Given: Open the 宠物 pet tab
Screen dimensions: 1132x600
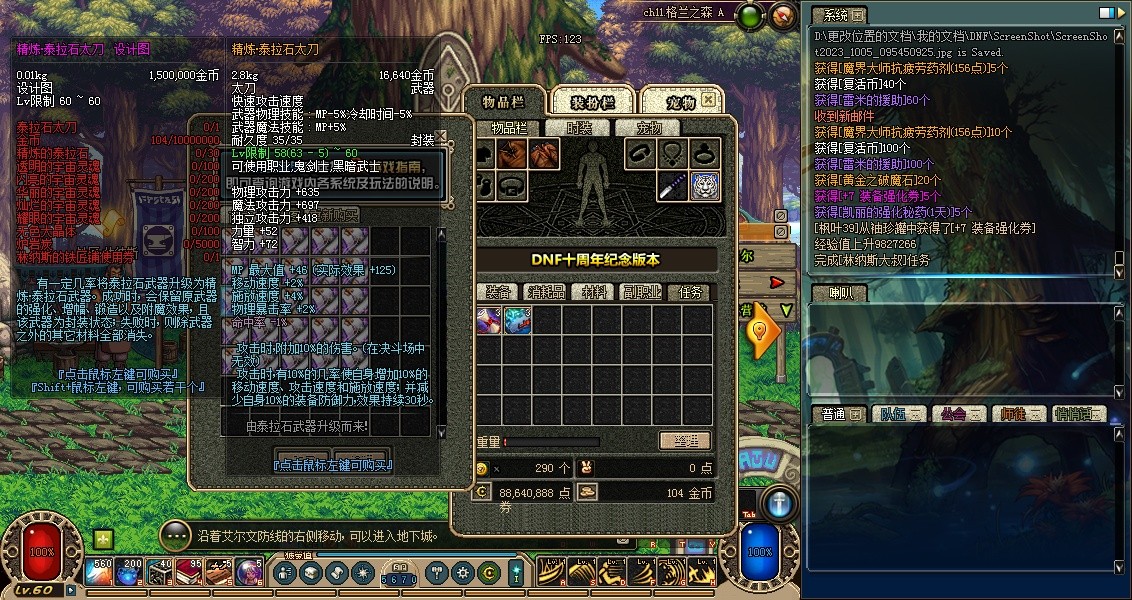Looking at the screenshot, I should click(679, 102).
